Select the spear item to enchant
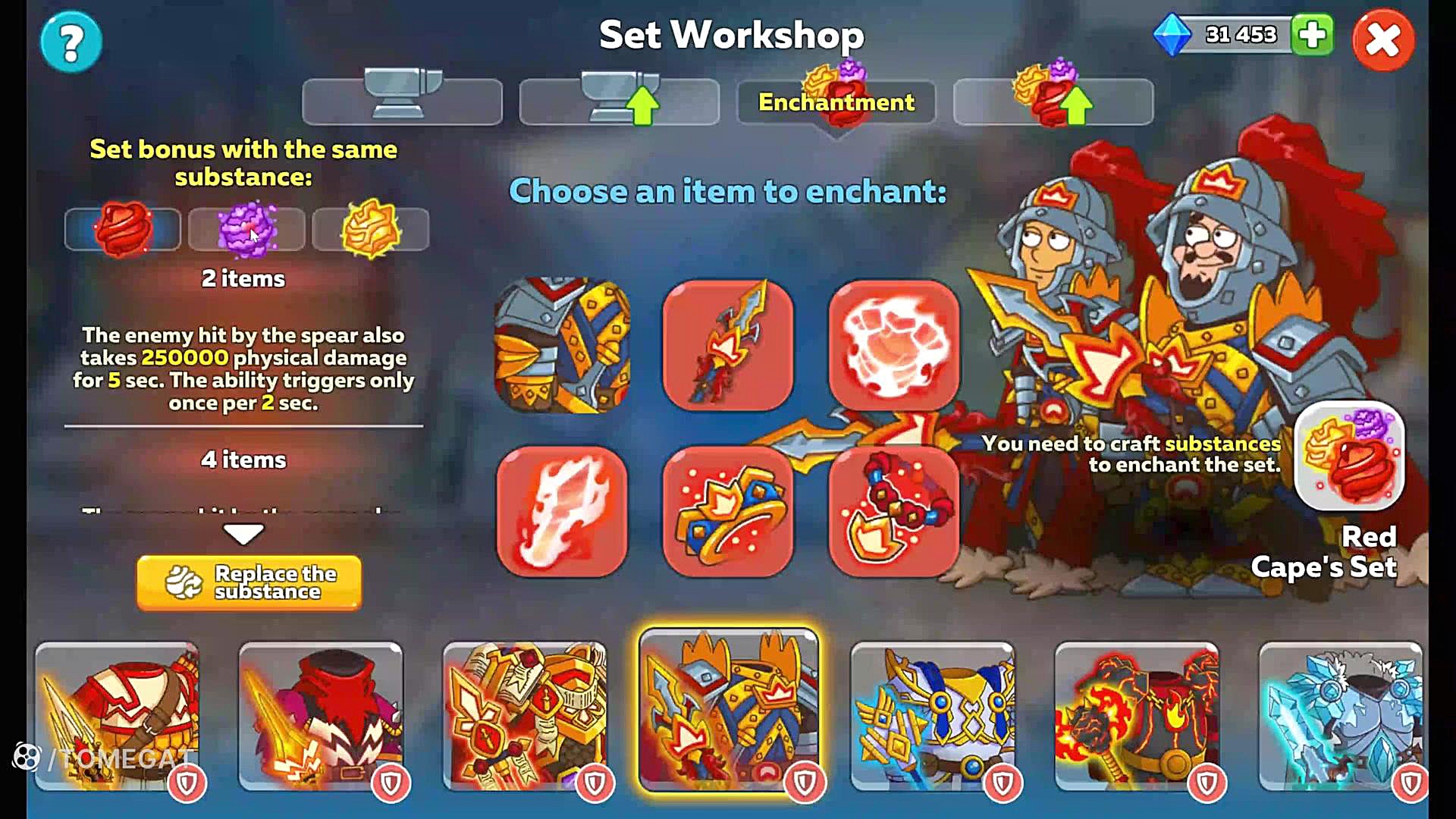The image size is (1456, 819). point(728,345)
